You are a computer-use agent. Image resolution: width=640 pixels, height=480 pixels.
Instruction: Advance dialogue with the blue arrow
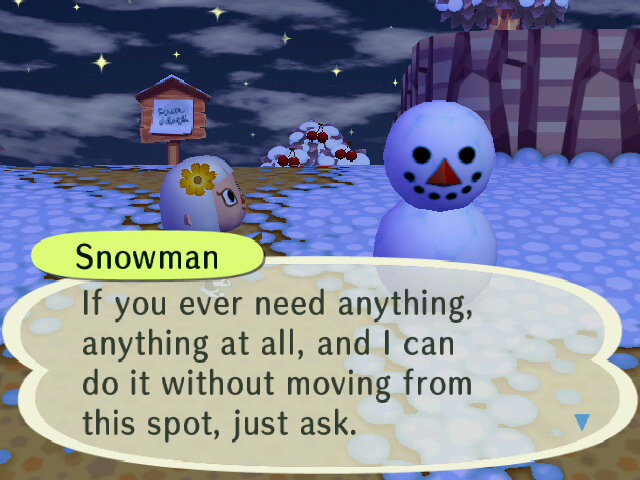pyautogui.click(x=582, y=422)
